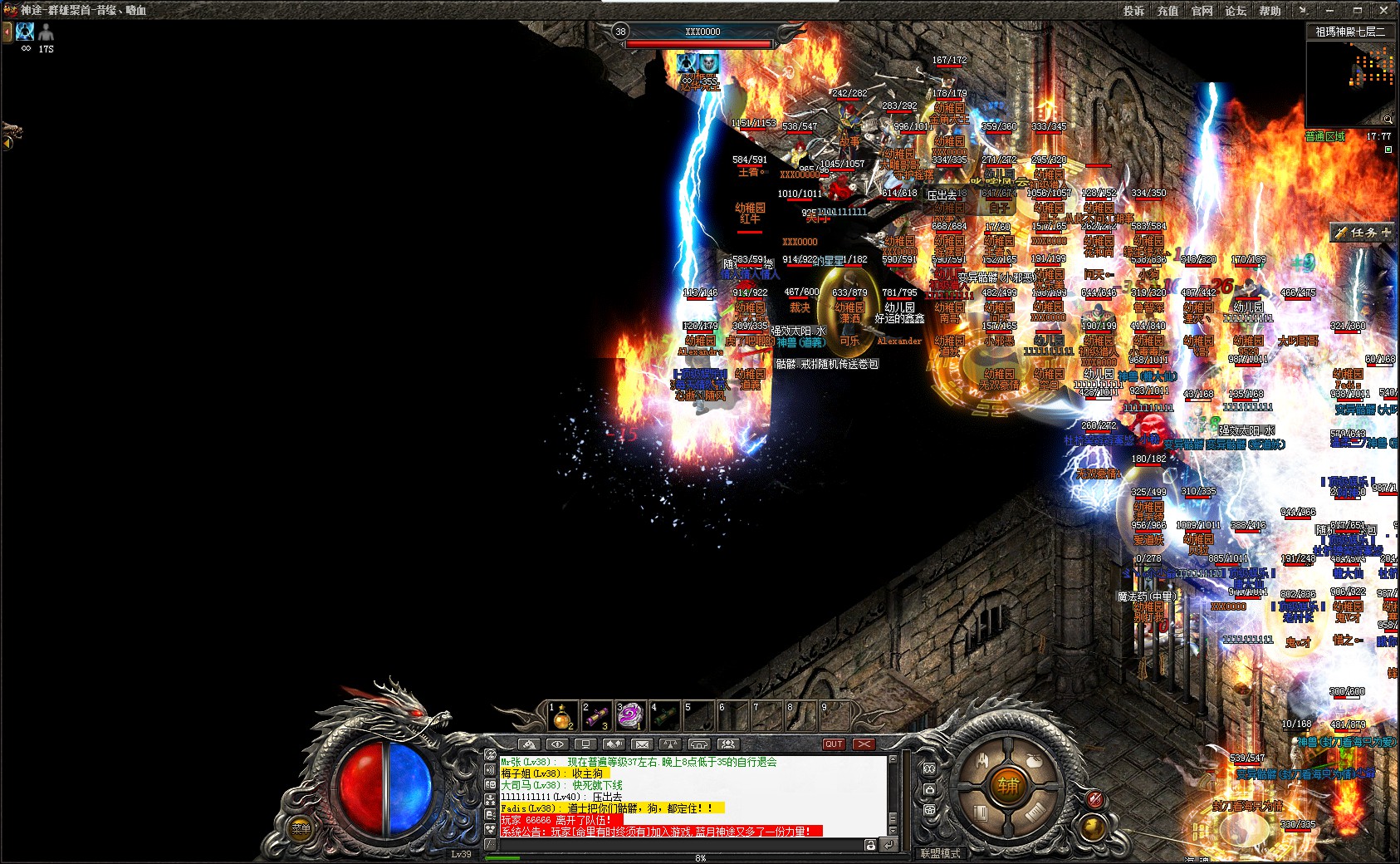Open the 充值 recharge link
Screen dimensions: 1400x864
coord(1167,11)
